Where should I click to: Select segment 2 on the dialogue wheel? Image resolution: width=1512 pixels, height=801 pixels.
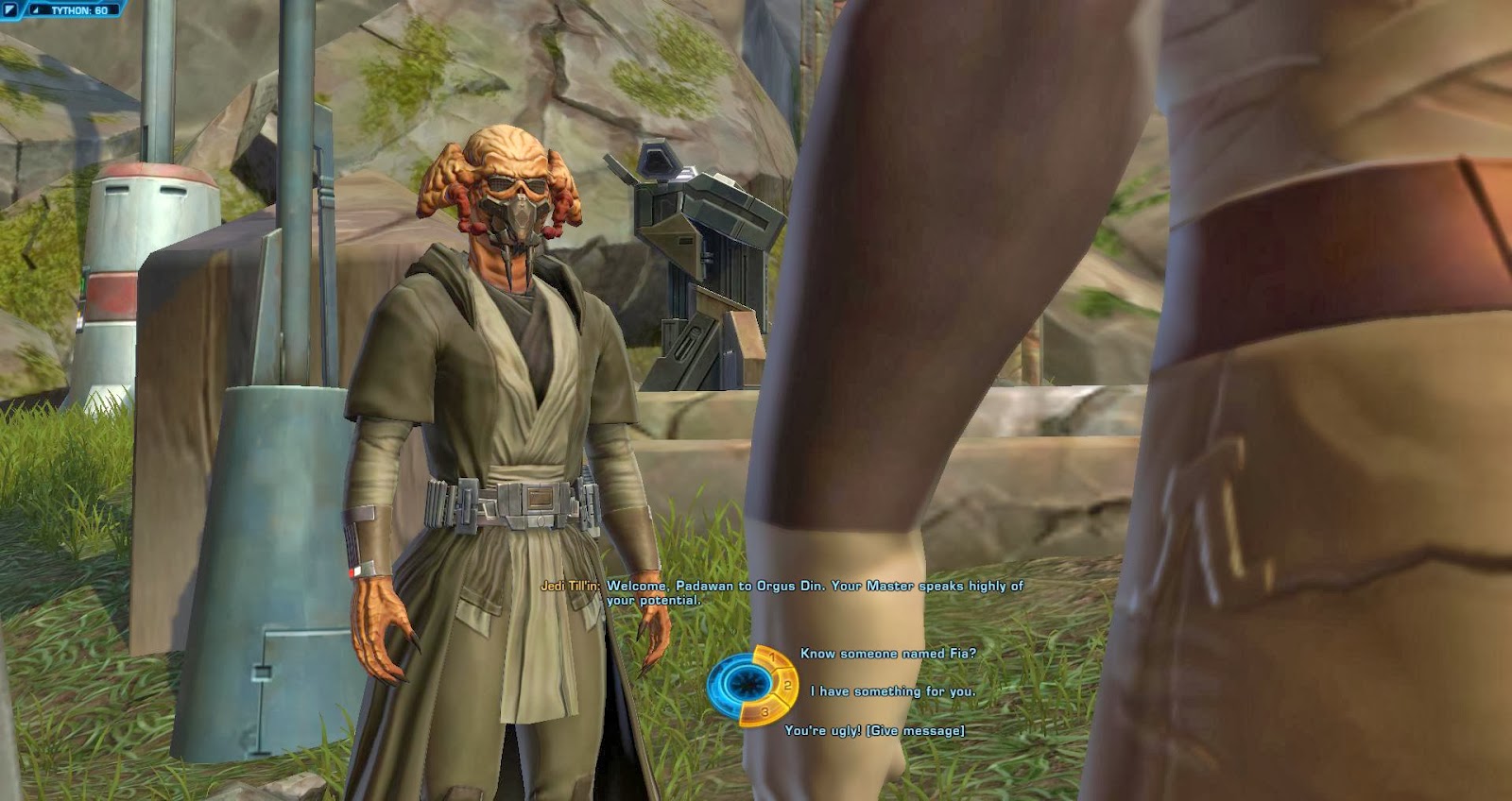pyautogui.click(x=786, y=686)
